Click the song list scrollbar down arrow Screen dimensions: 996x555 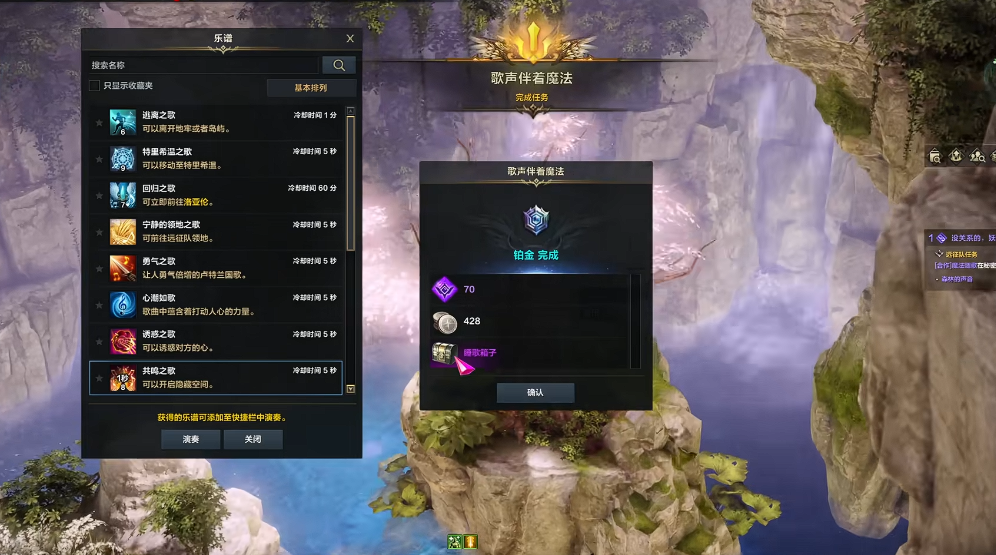[x=350, y=388]
